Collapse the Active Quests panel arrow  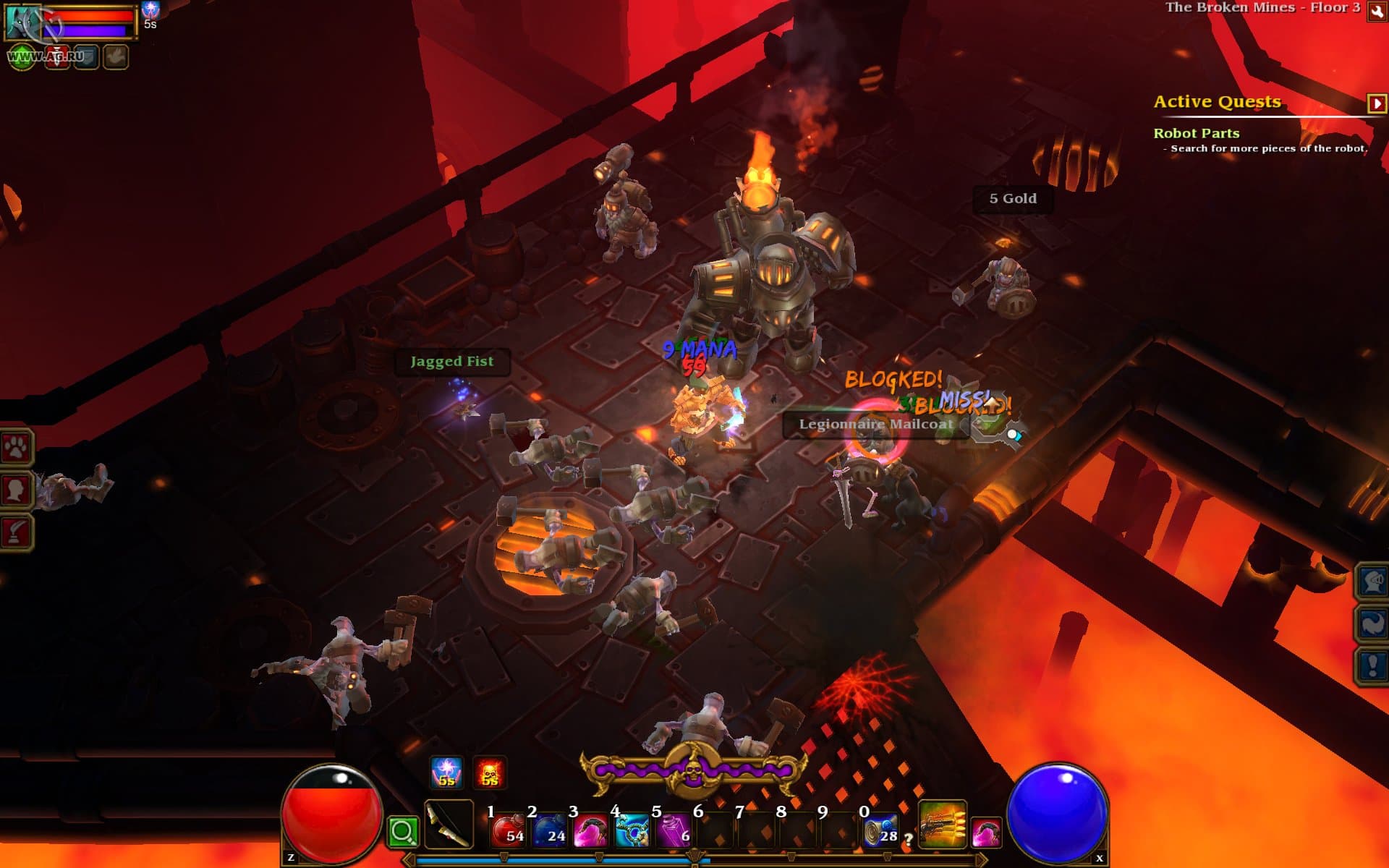tap(1376, 103)
